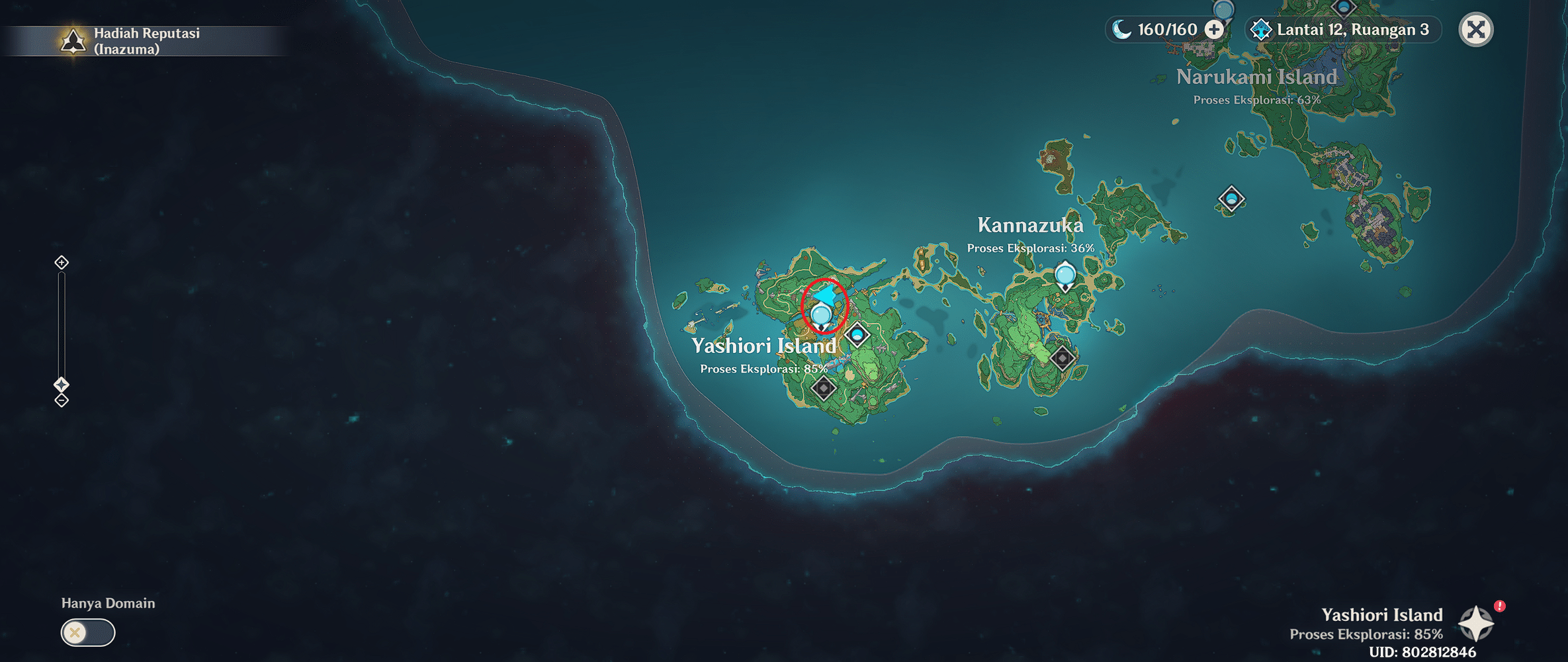Open the Spiral Abyss icon beside Lantai 12

tap(1261, 30)
